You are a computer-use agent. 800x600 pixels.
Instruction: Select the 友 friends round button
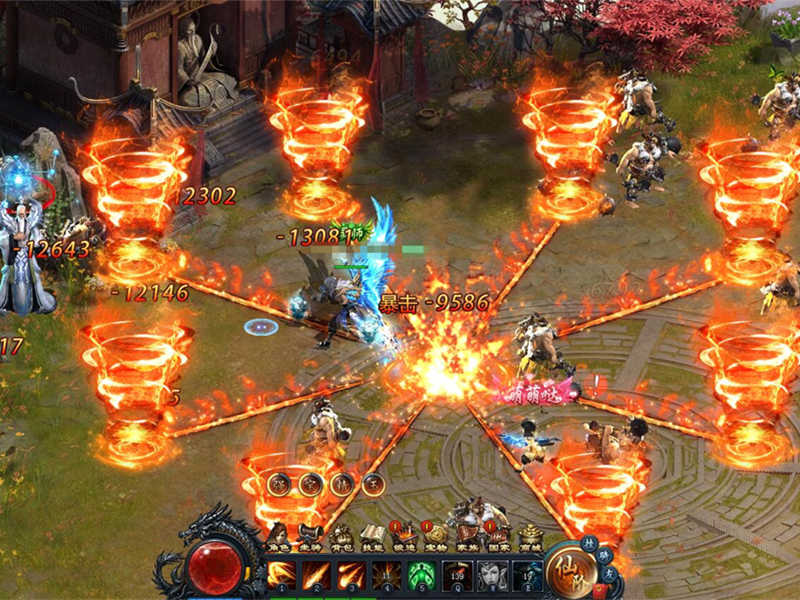607,571
